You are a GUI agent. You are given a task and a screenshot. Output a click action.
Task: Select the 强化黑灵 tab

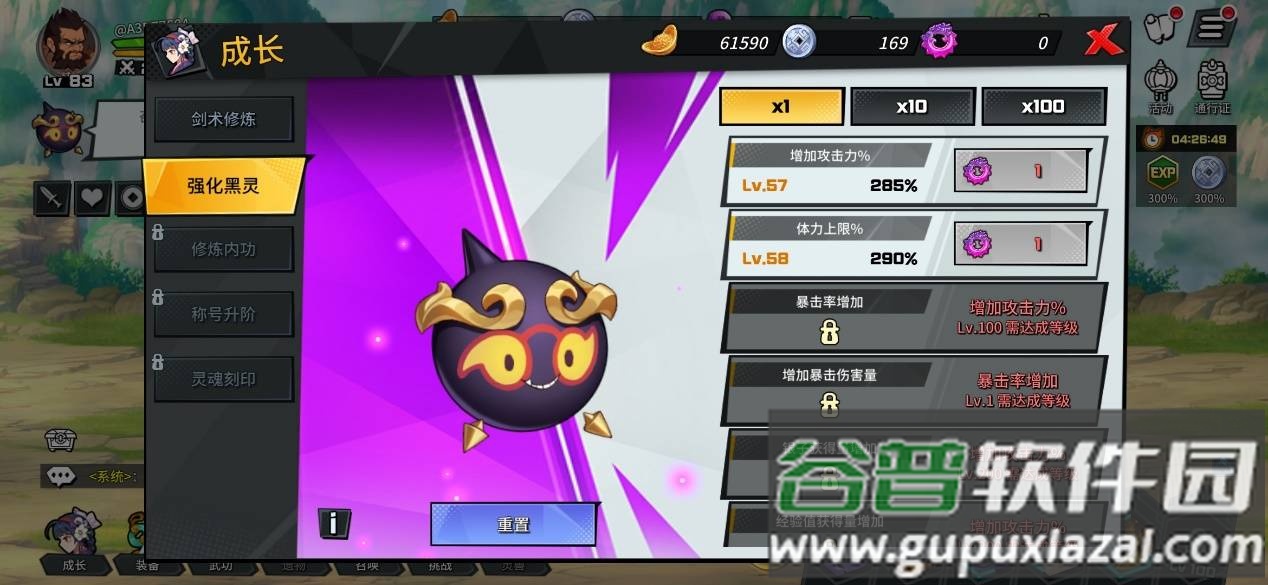coord(223,186)
